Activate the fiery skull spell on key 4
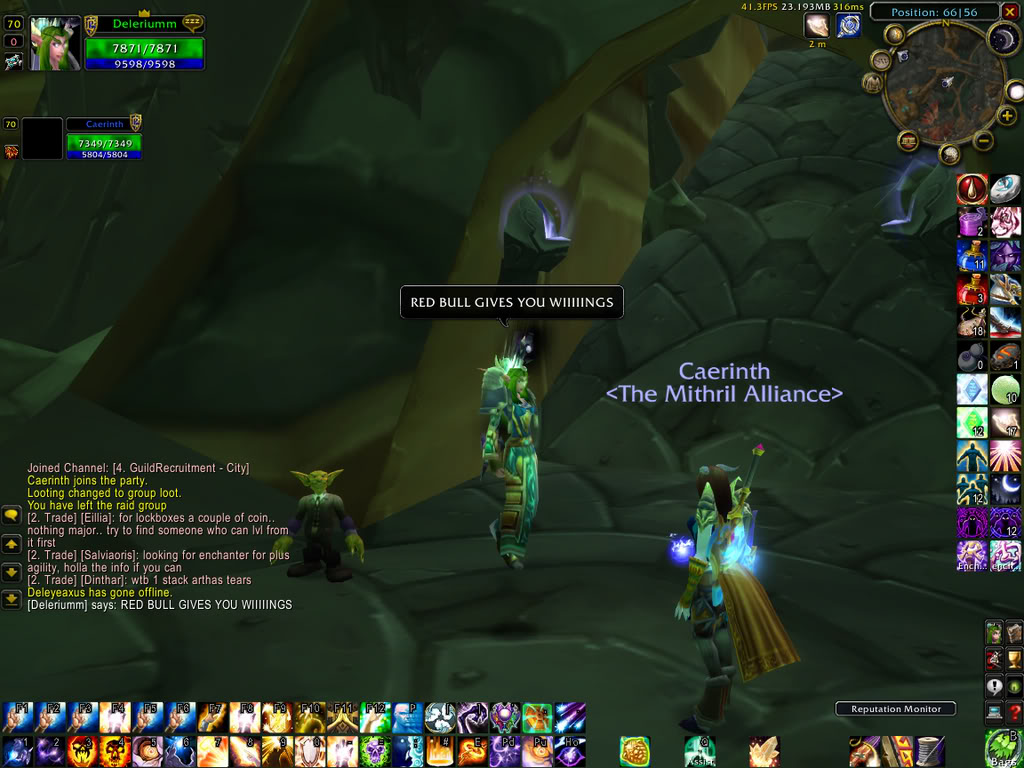Viewport: 1024px width, 768px height. click(x=114, y=750)
